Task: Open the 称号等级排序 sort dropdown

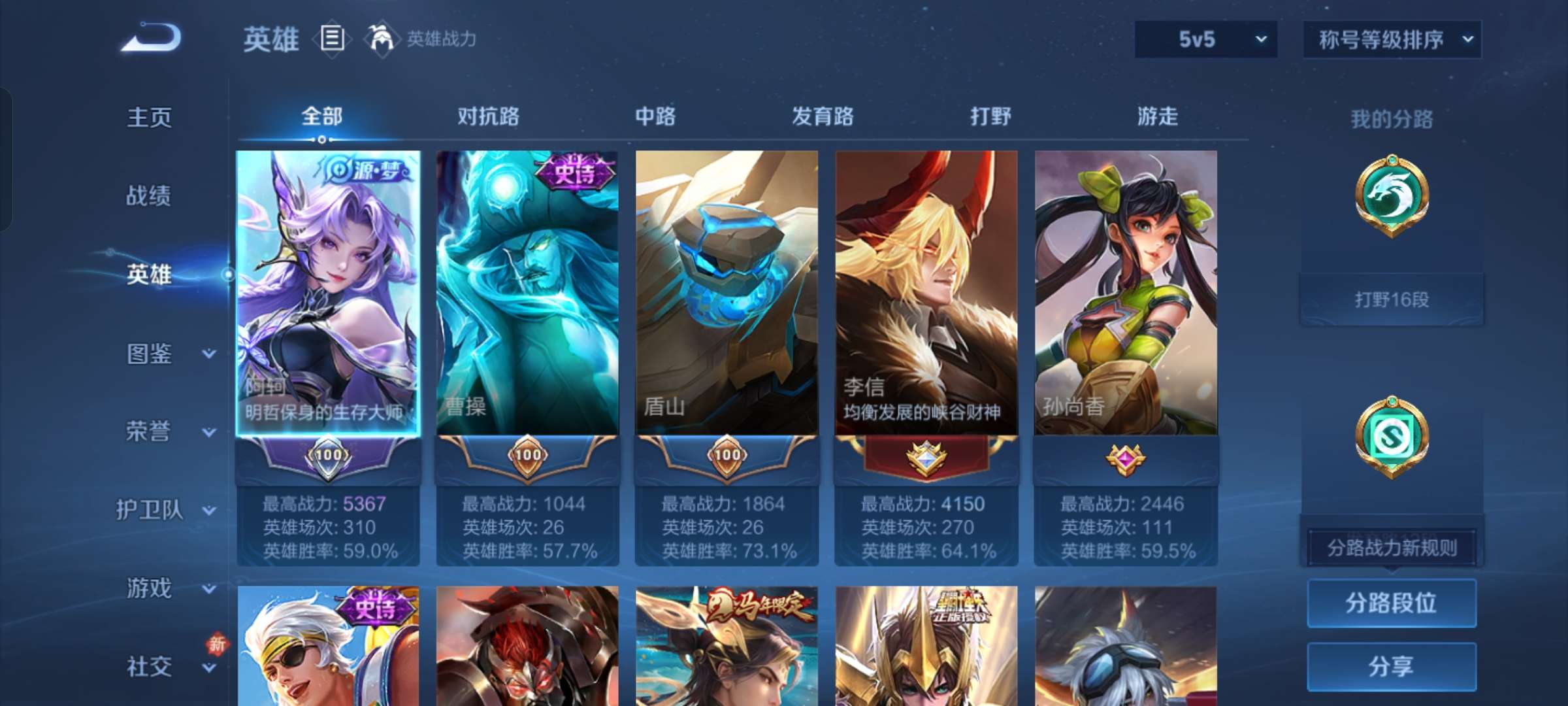Action: tap(1392, 39)
